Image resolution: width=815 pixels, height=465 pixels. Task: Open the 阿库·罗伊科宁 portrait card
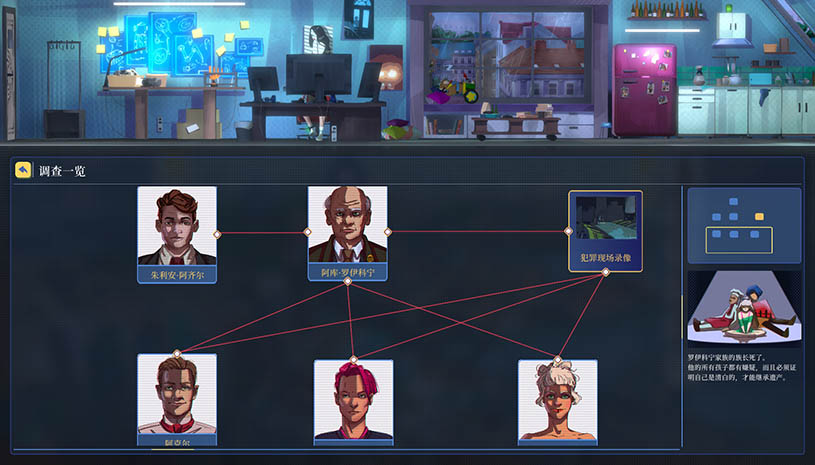tap(347, 232)
